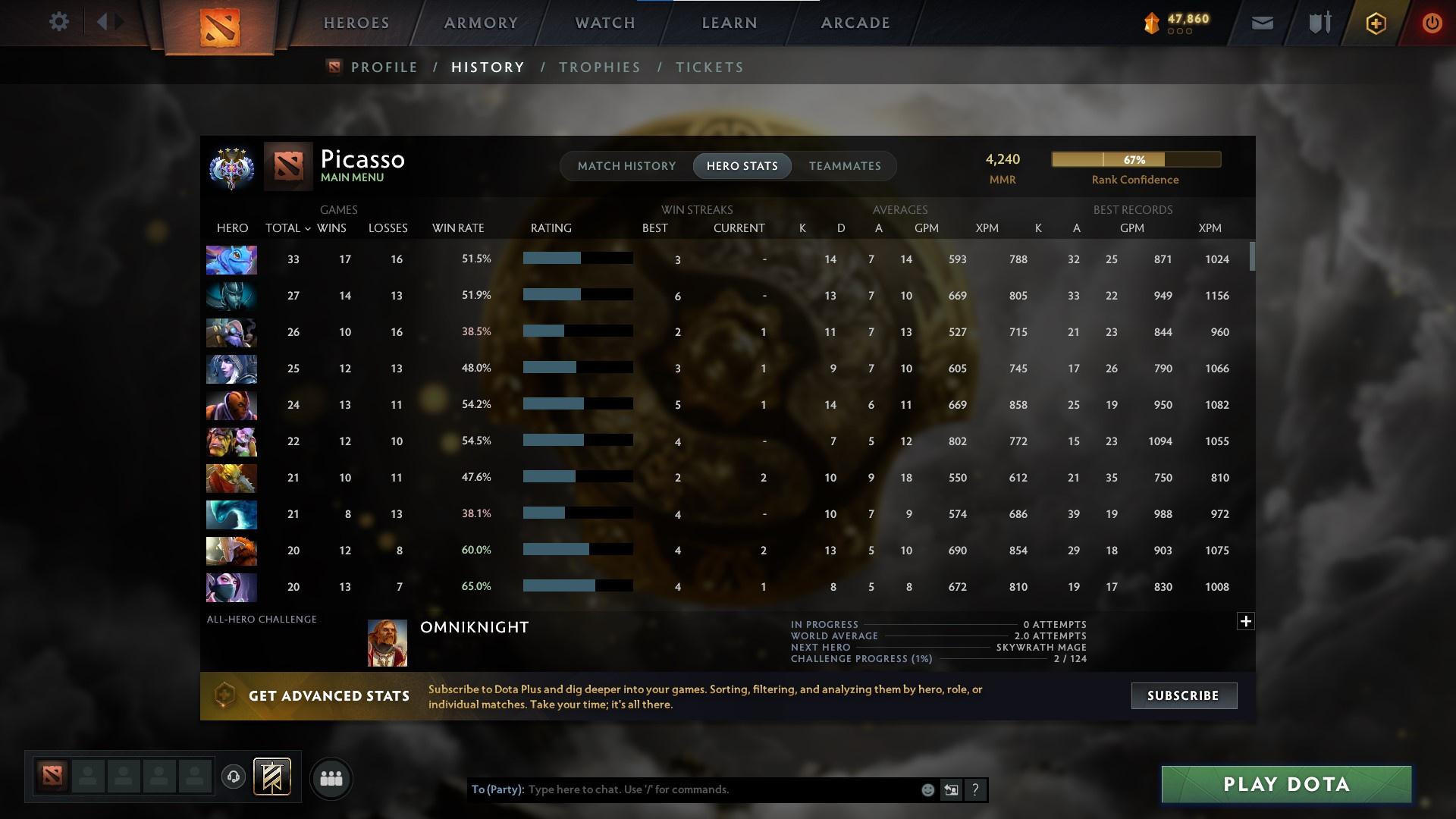This screenshot has height=819, width=1456.
Task: Click the SUBSCRIBE button
Action: (1183, 695)
